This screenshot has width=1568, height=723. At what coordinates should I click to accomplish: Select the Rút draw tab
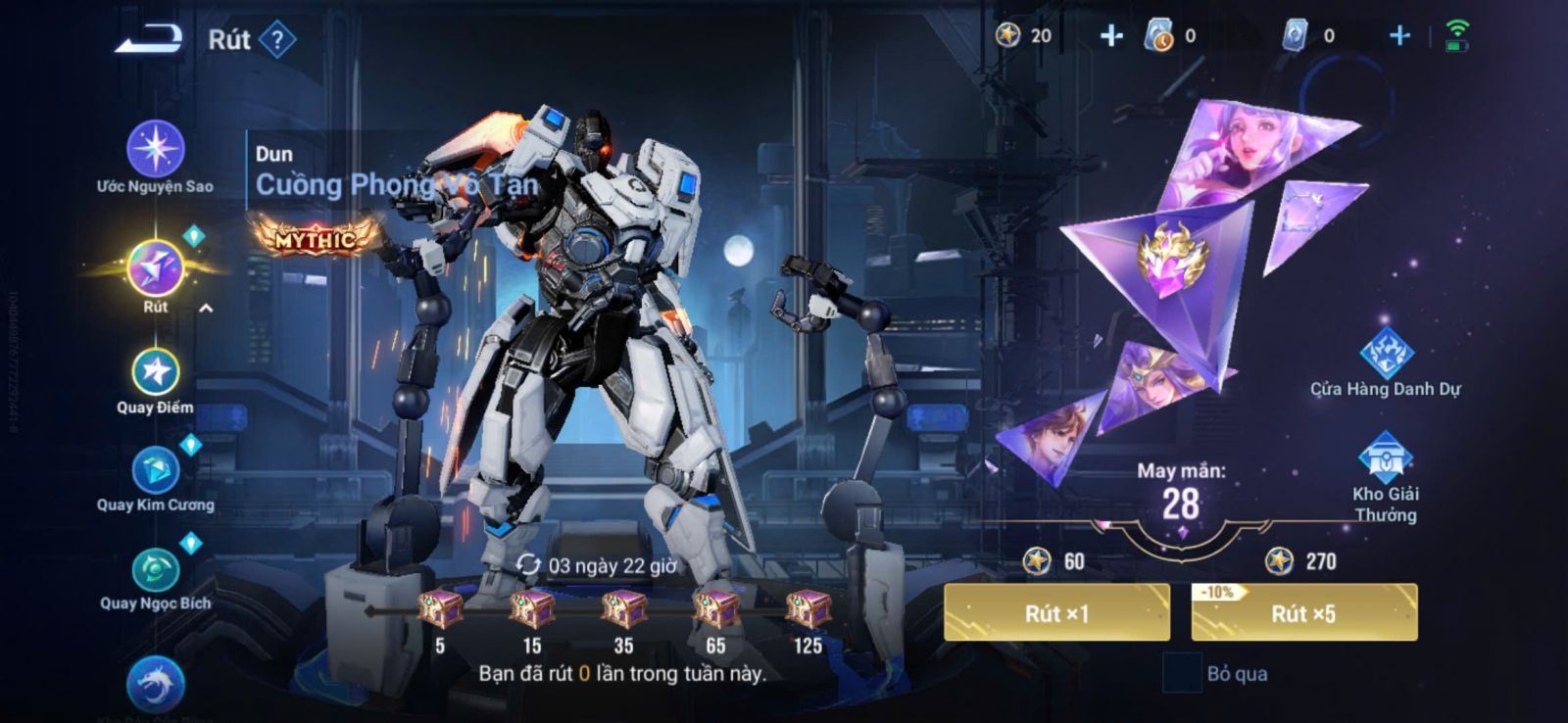click(155, 269)
